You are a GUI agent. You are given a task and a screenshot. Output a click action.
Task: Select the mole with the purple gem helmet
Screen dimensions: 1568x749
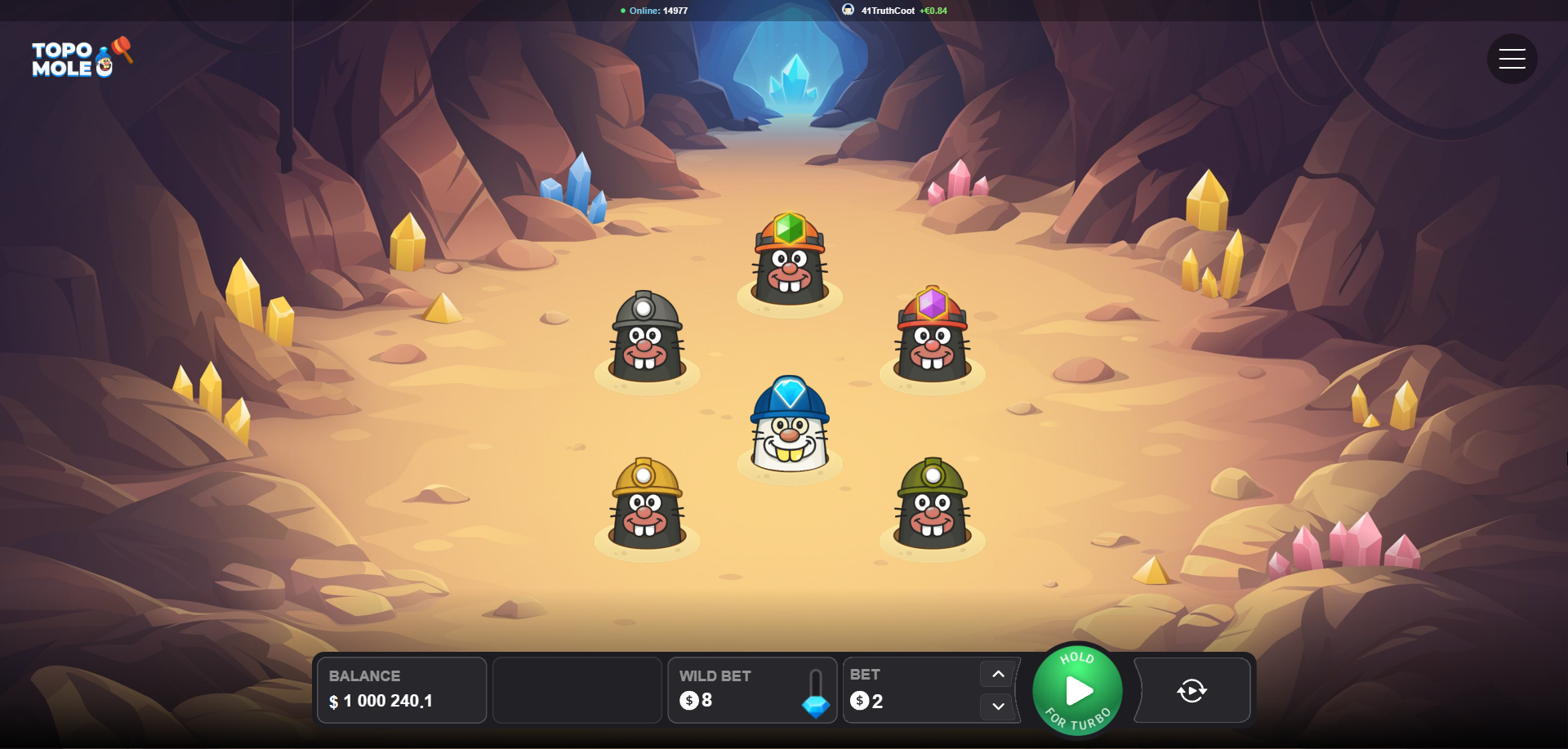tap(932, 336)
